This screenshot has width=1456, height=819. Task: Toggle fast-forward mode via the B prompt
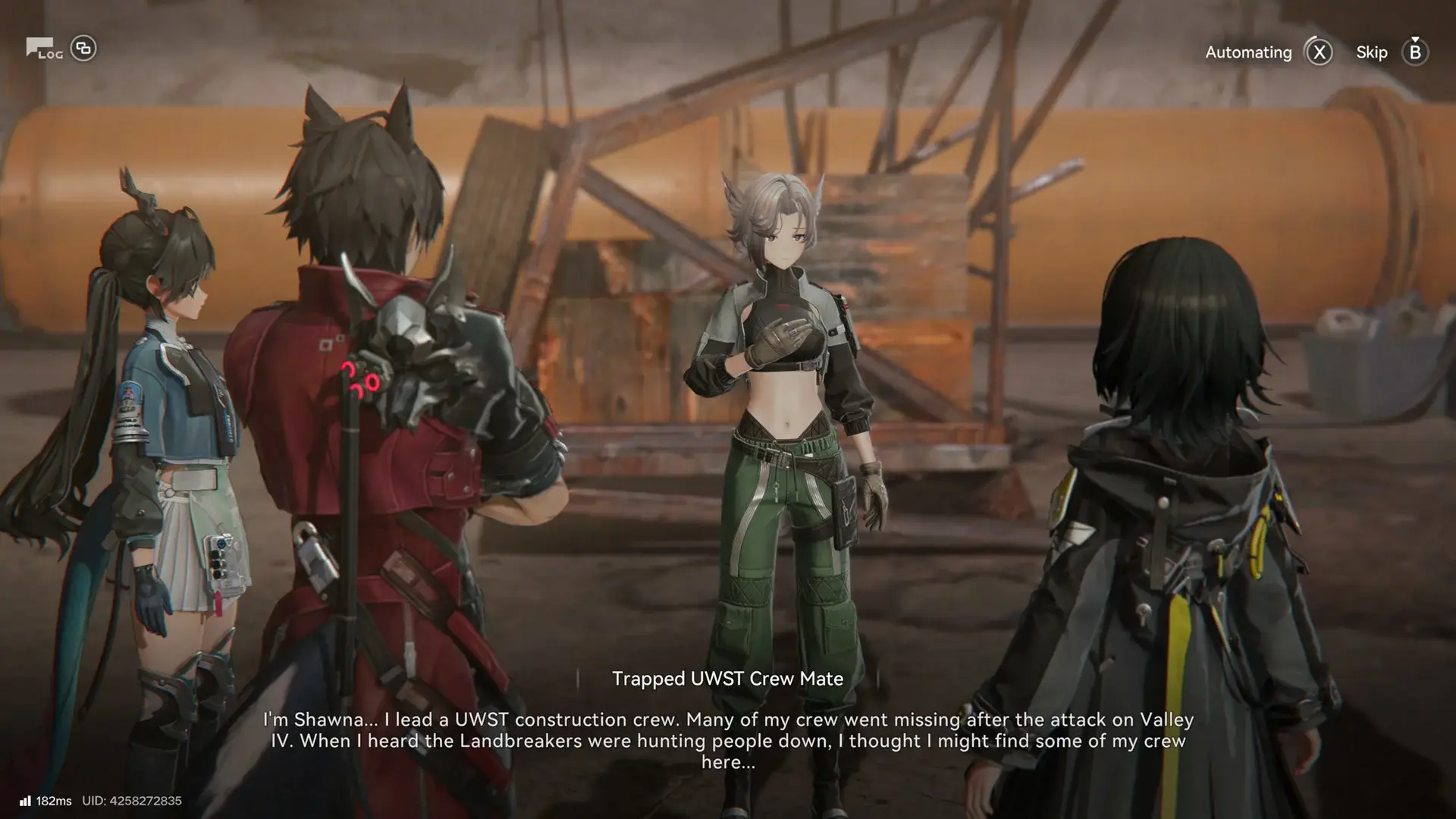1414,52
